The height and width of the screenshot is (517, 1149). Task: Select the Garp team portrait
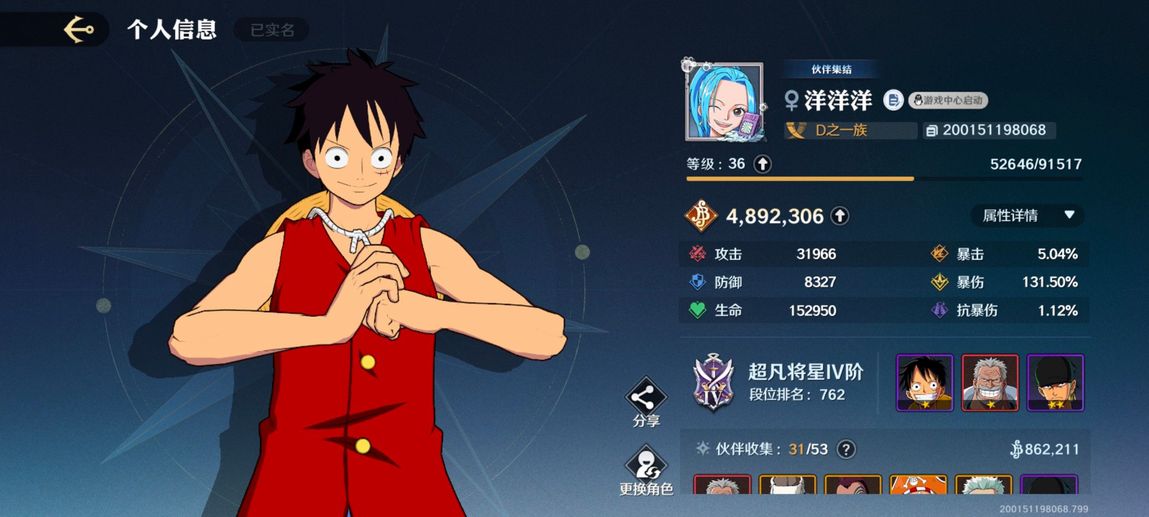point(989,382)
